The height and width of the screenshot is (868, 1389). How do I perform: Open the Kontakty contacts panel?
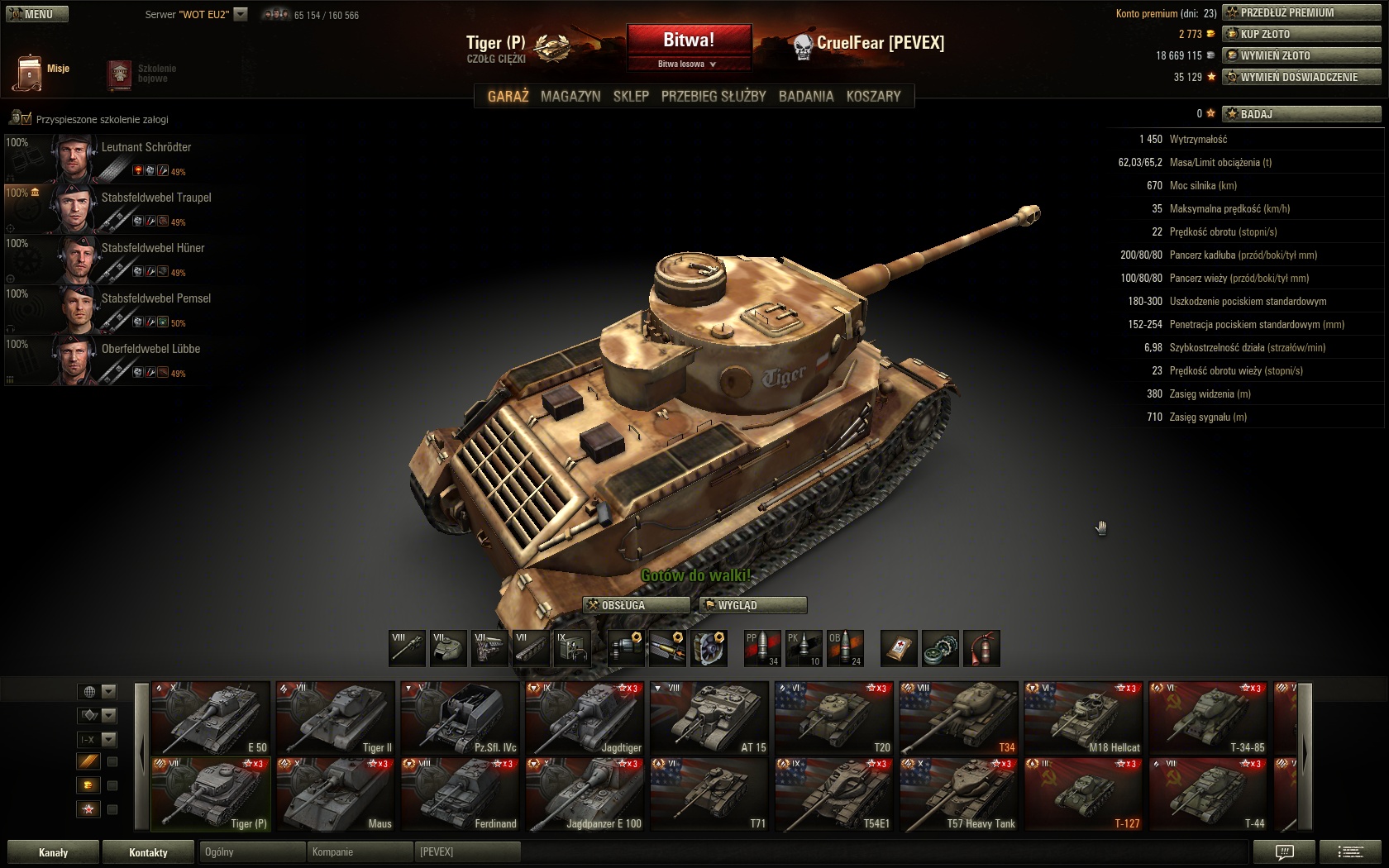(x=148, y=852)
